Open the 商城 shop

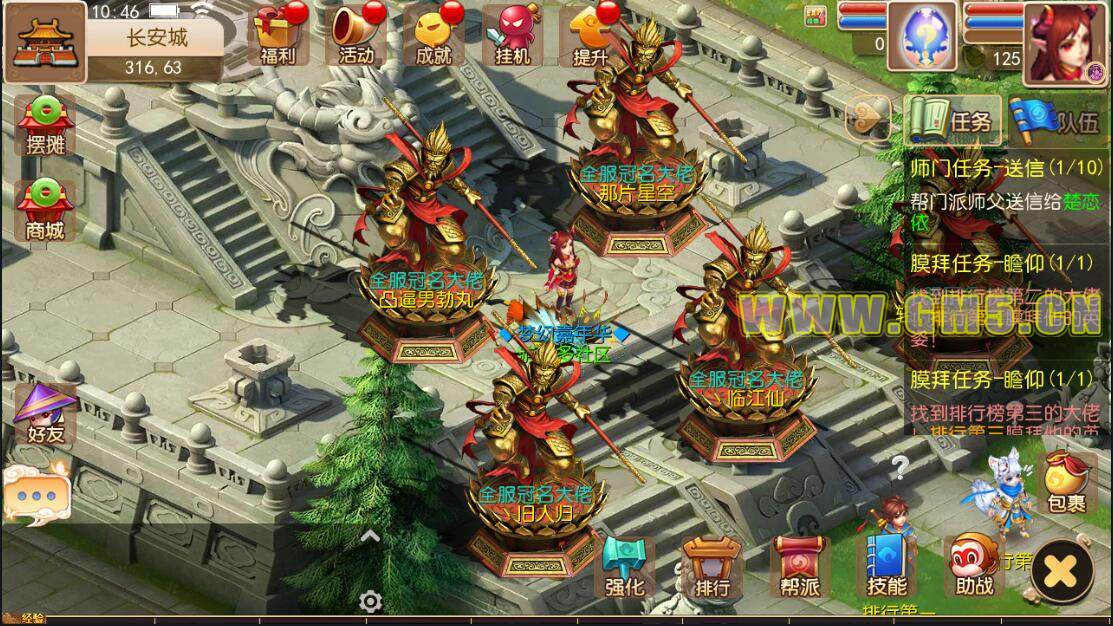tap(45, 210)
